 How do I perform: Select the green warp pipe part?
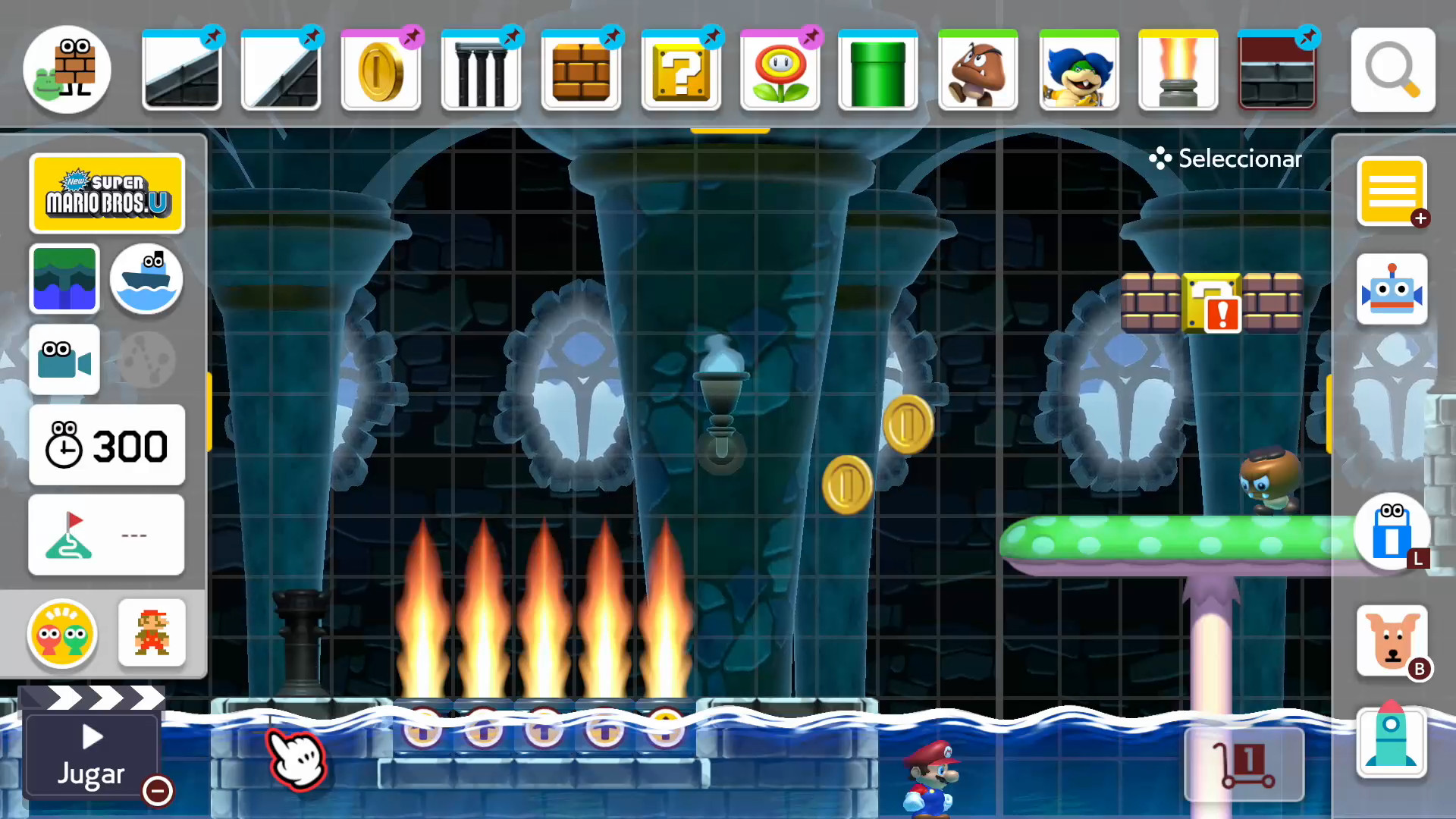tap(877, 68)
